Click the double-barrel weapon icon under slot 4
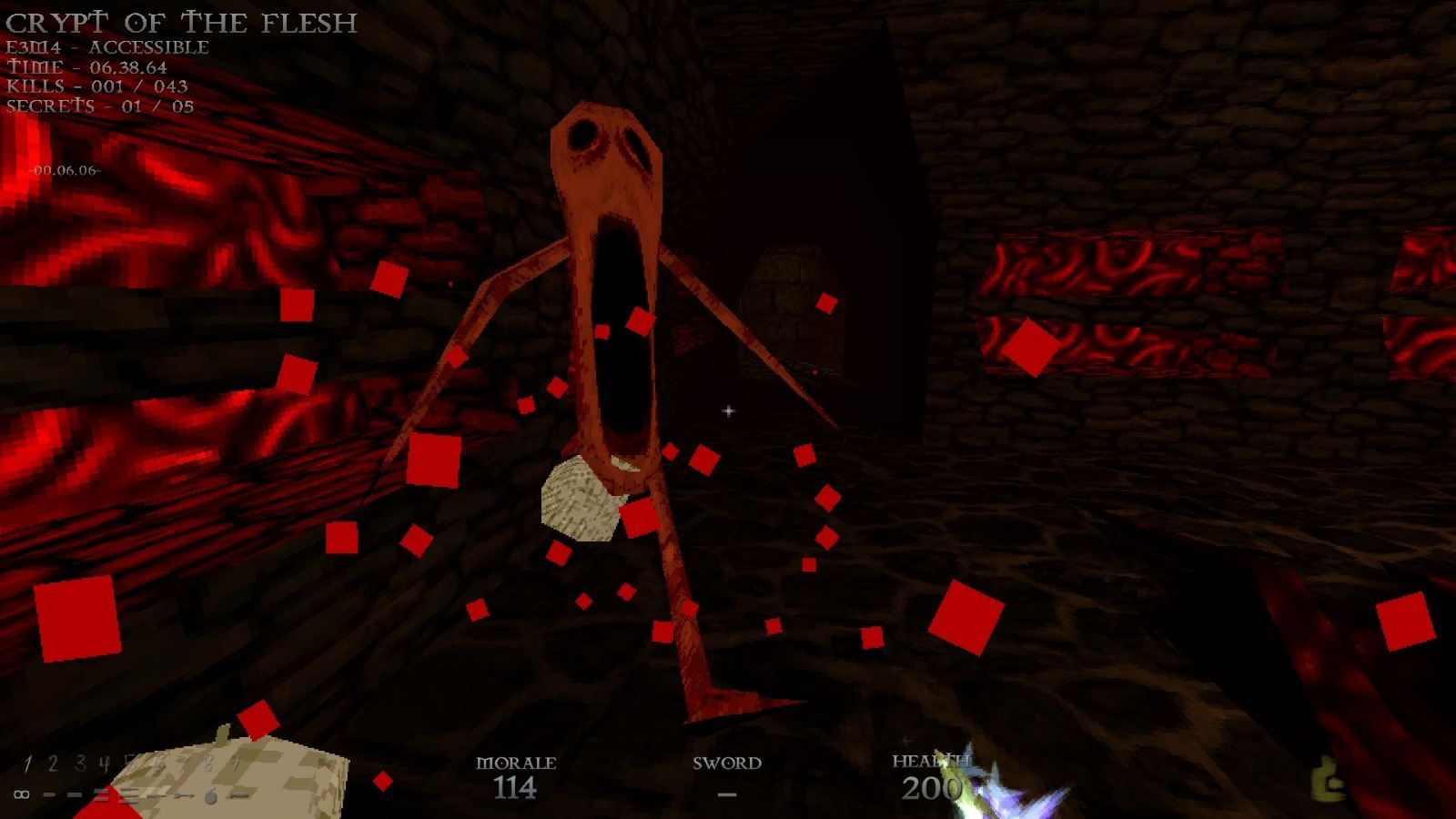 click(x=102, y=794)
